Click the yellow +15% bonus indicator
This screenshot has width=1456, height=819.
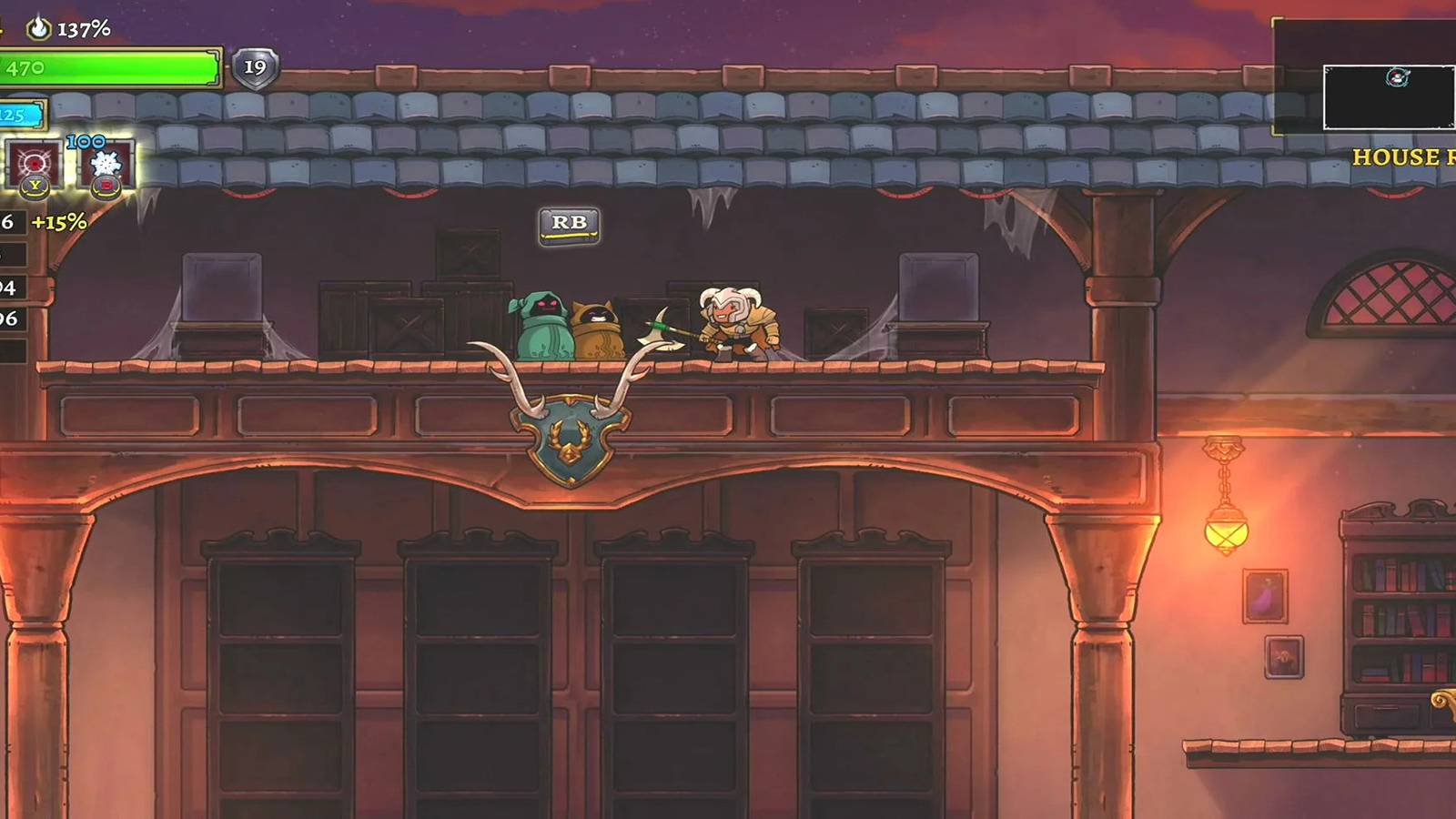(x=57, y=220)
